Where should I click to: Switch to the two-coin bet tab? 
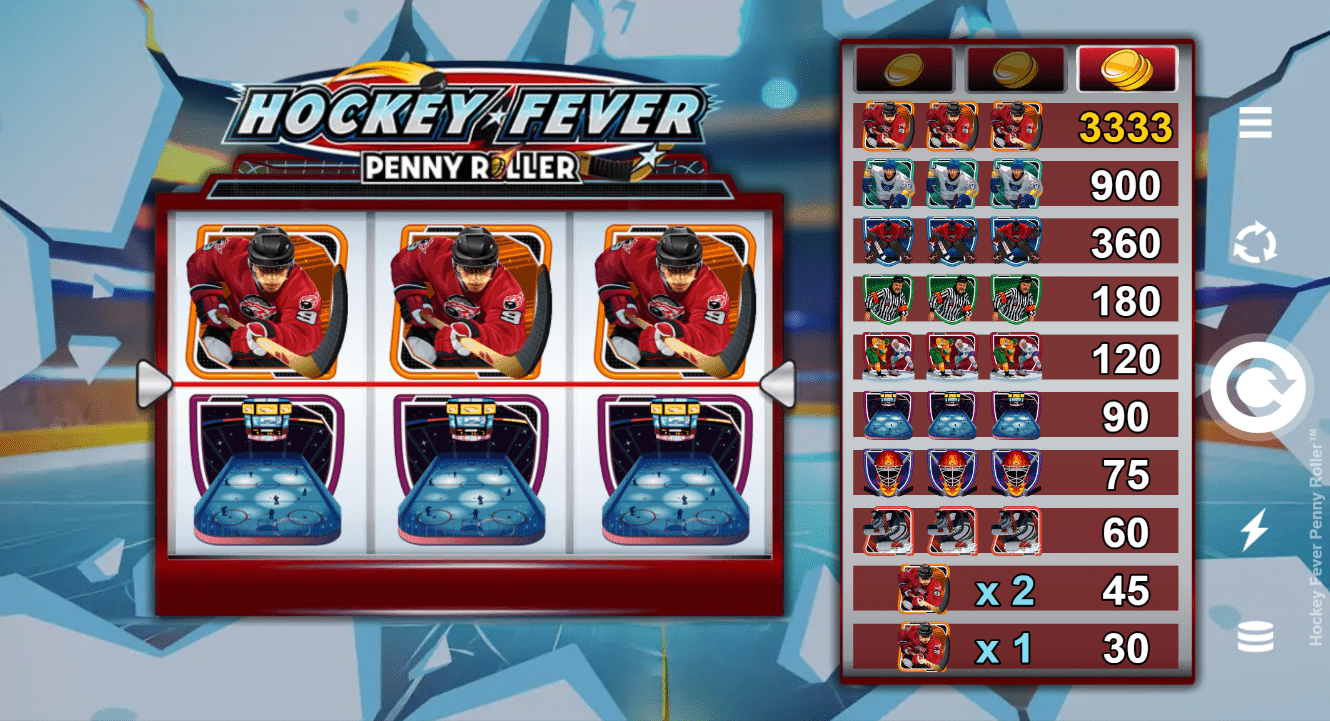(1016, 70)
